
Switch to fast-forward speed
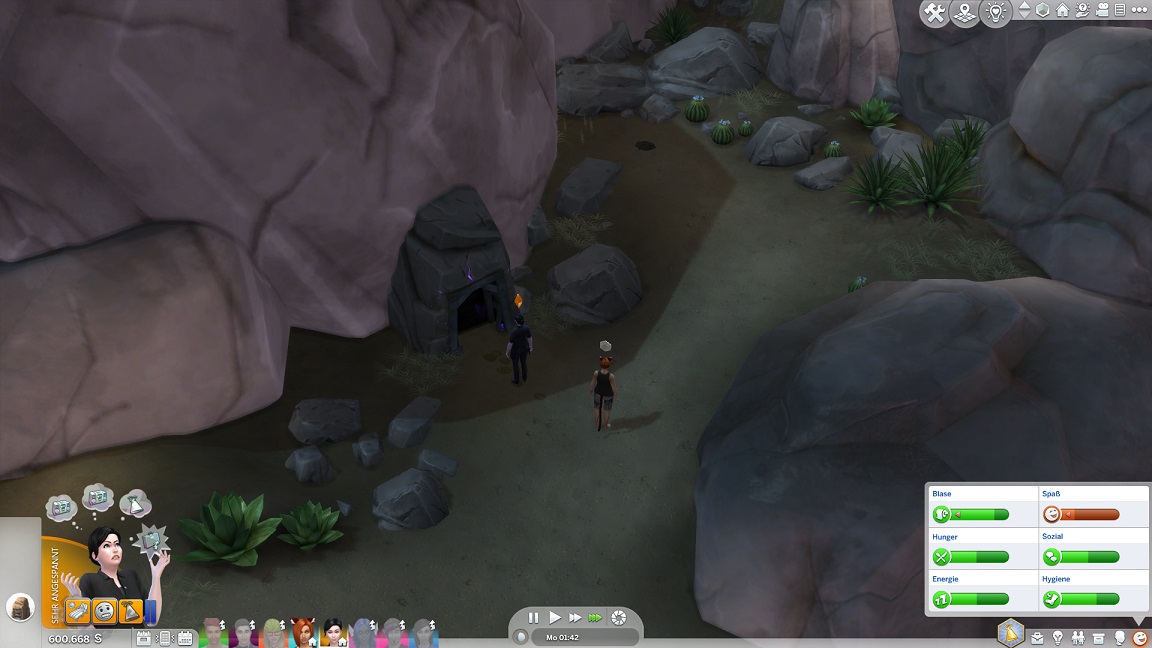574,618
